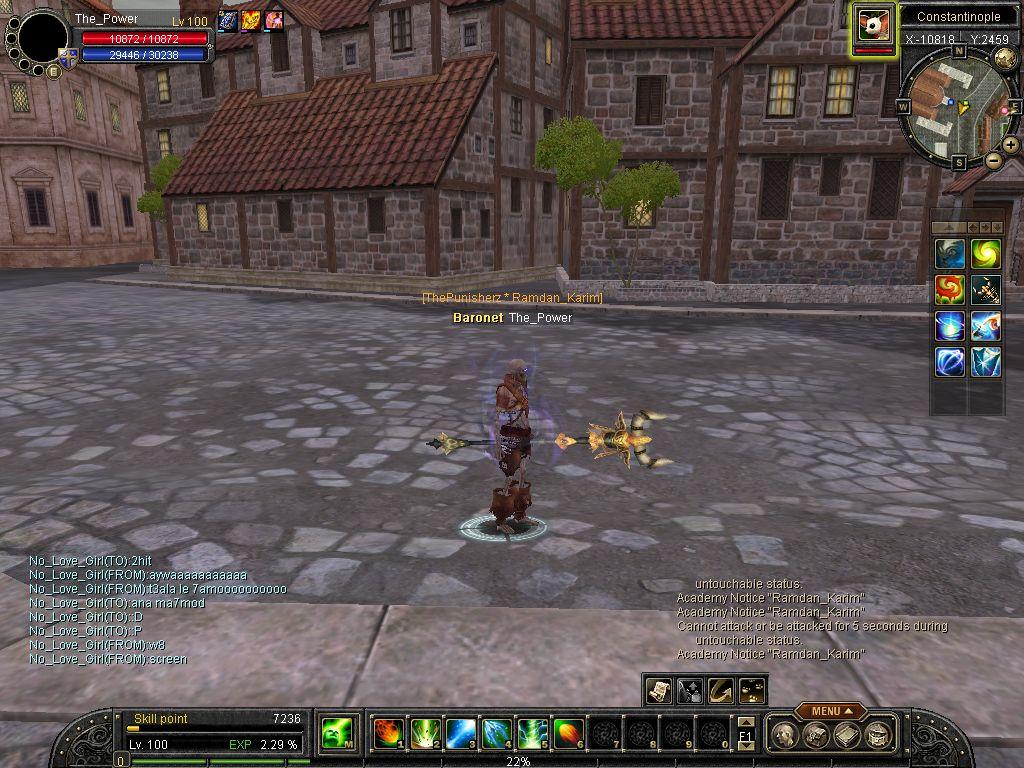Image resolution: width=1024 pixels, height=768 pixels.
Task: Select the pet portrait icon
Action: click(x=874, y=24)
